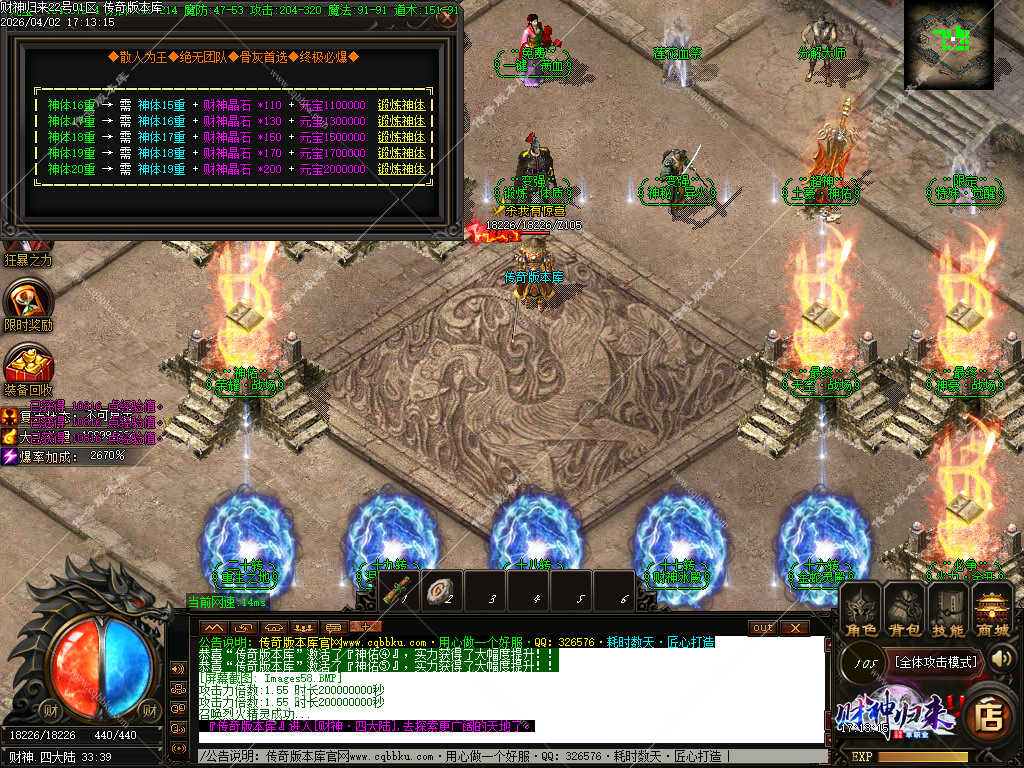Viewport: 1024px width, 768px height.
Task: Open the 技能 skills panel
Action: [x=948, y=610]
